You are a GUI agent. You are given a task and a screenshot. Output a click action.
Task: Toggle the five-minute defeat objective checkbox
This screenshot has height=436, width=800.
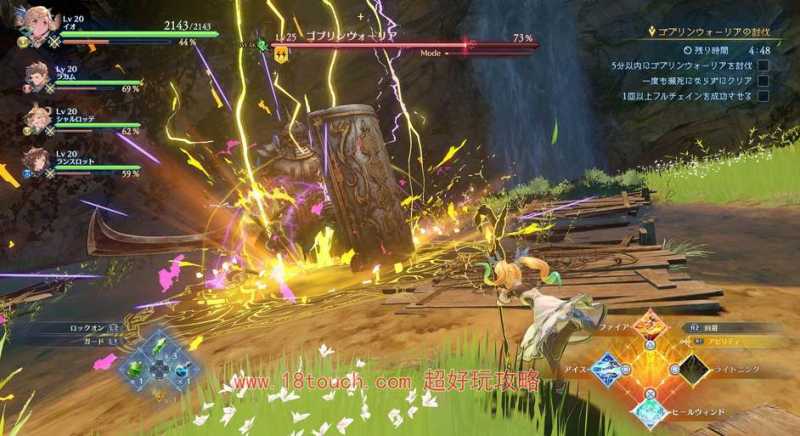[x=763, y=65]
